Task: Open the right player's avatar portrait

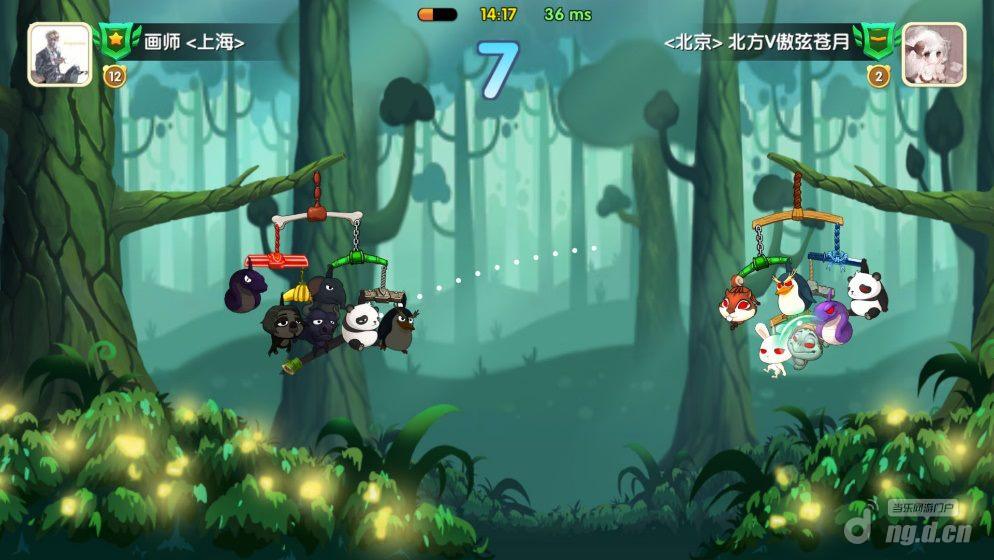Action: point(933,54)
